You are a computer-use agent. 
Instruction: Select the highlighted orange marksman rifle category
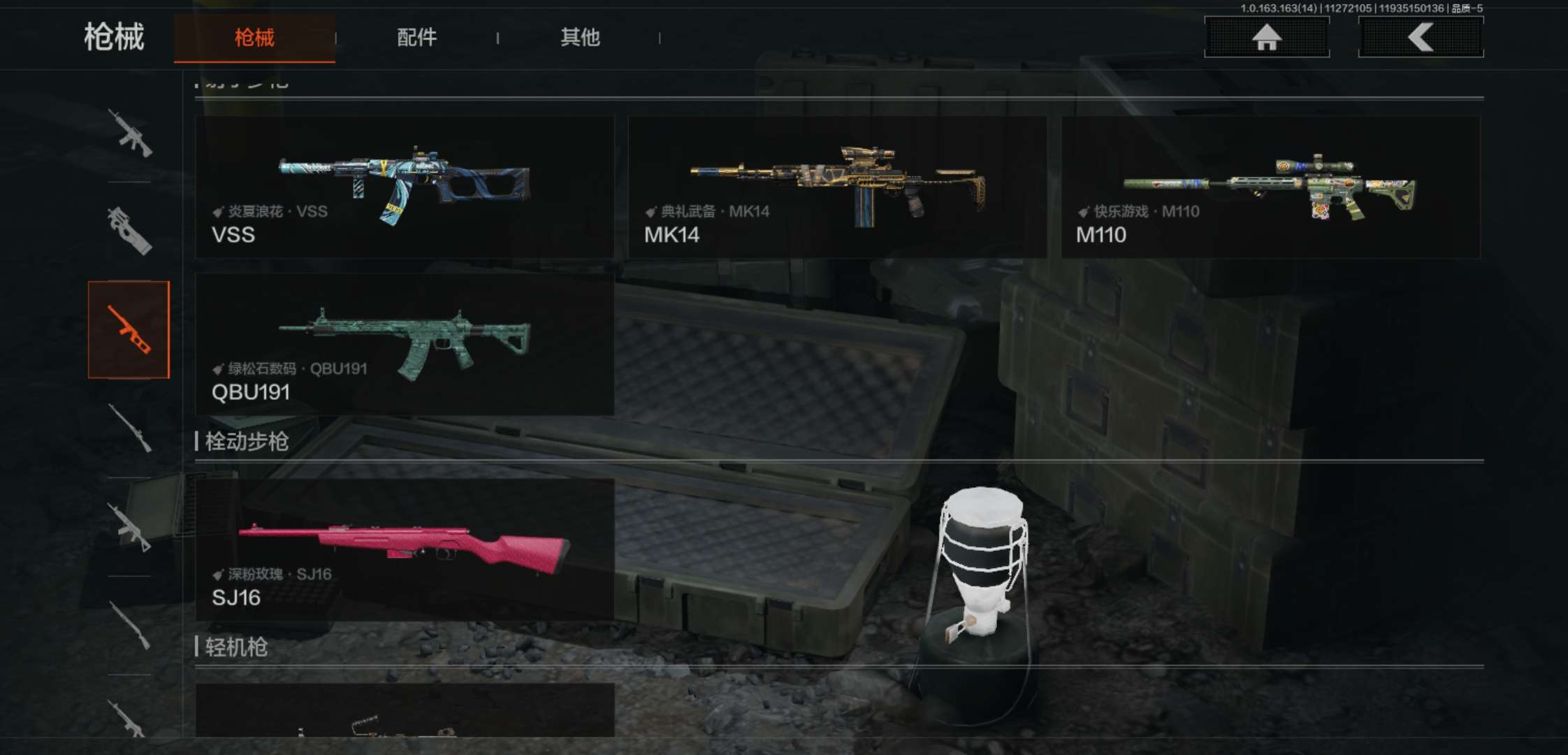click(x=129, y=329)
